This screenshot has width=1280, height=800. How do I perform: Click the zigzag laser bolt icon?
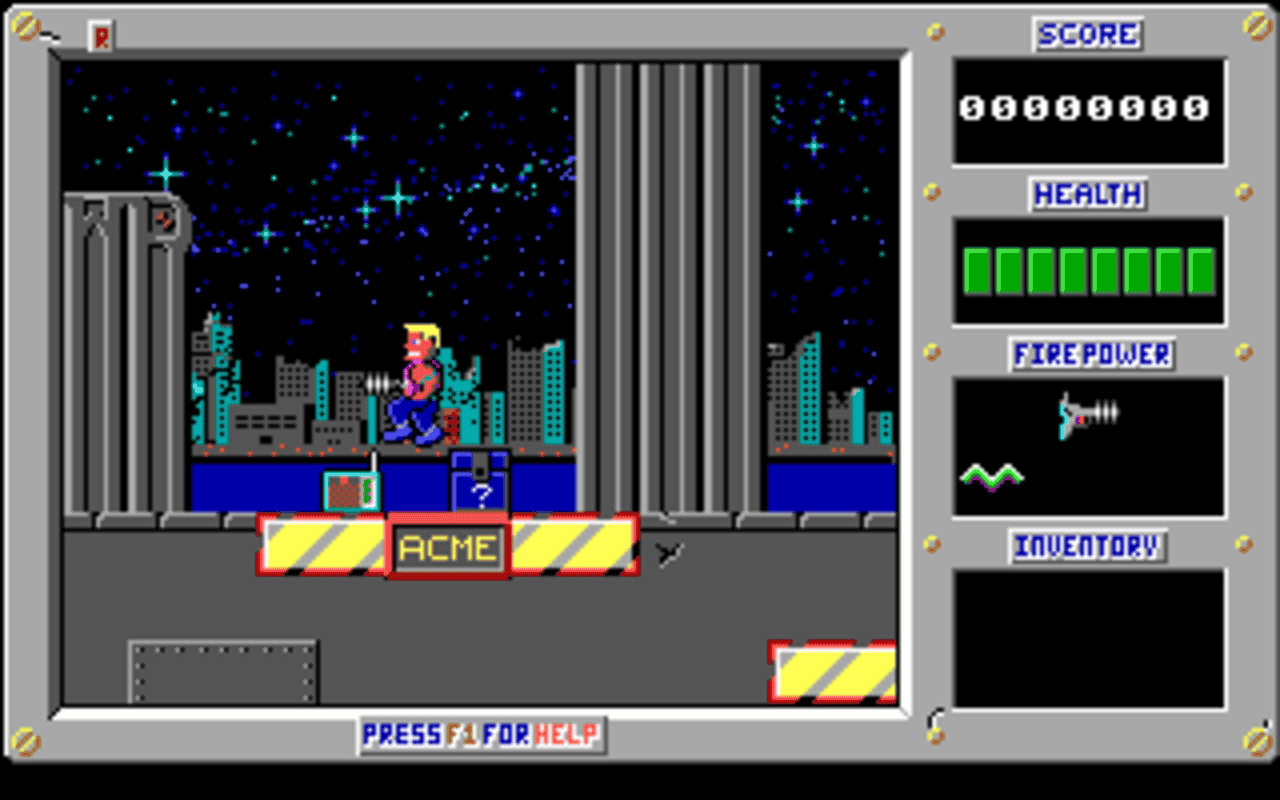tap(993, 477)
